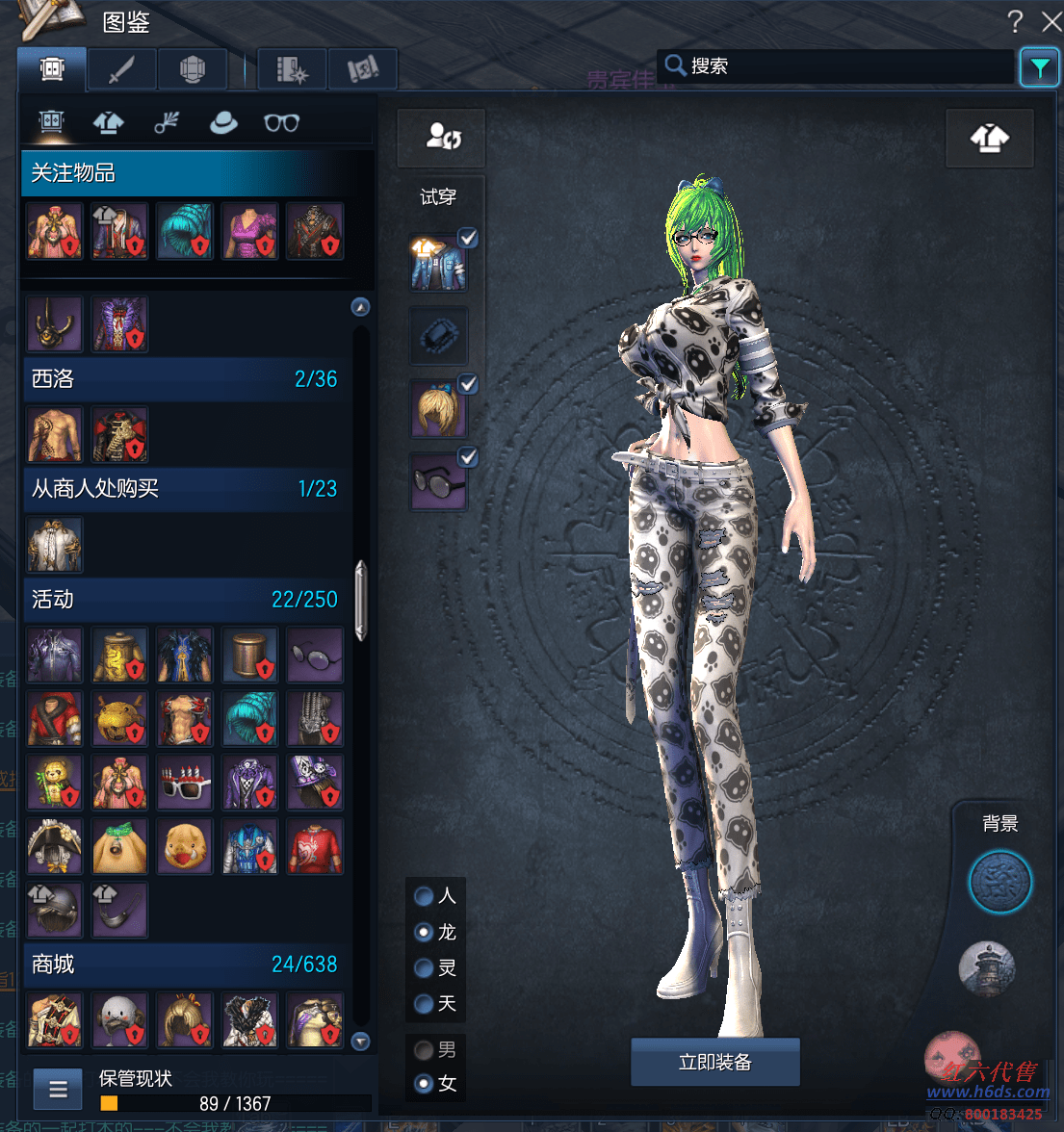Close the 图鉴 window
This screenshot has height=1132, width=1064.
tap(1051, 21)
